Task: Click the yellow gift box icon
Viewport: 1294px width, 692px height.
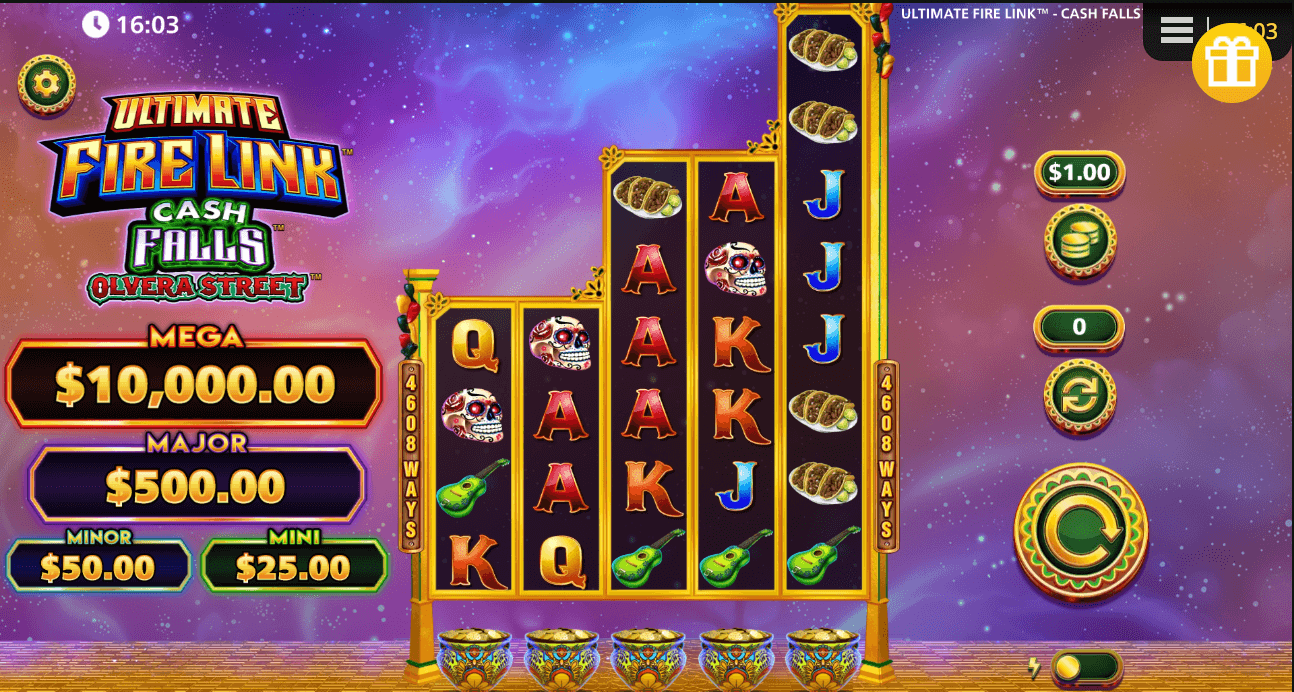Action: click(1231, 63)
